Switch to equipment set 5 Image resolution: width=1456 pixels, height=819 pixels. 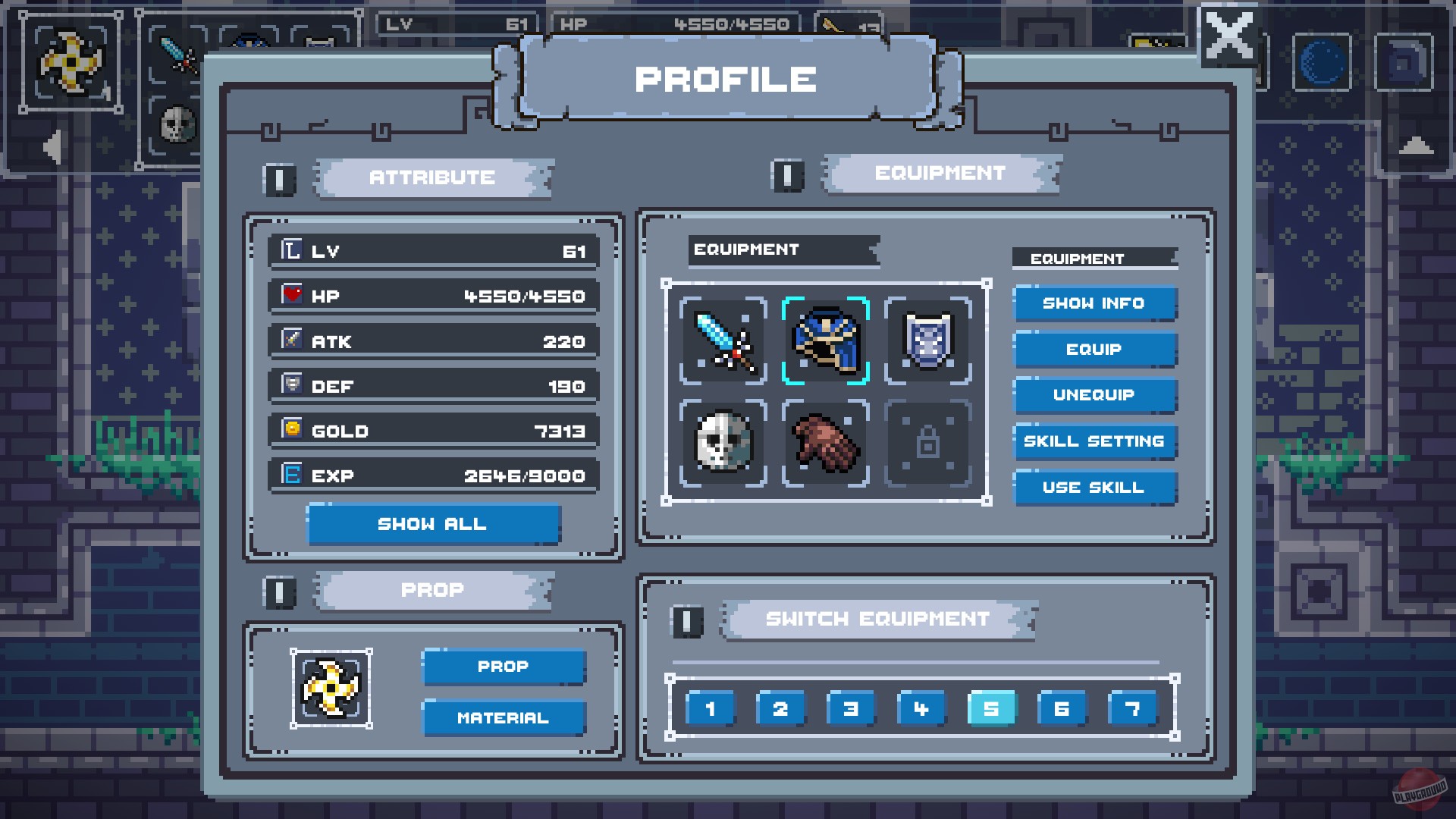991,708
